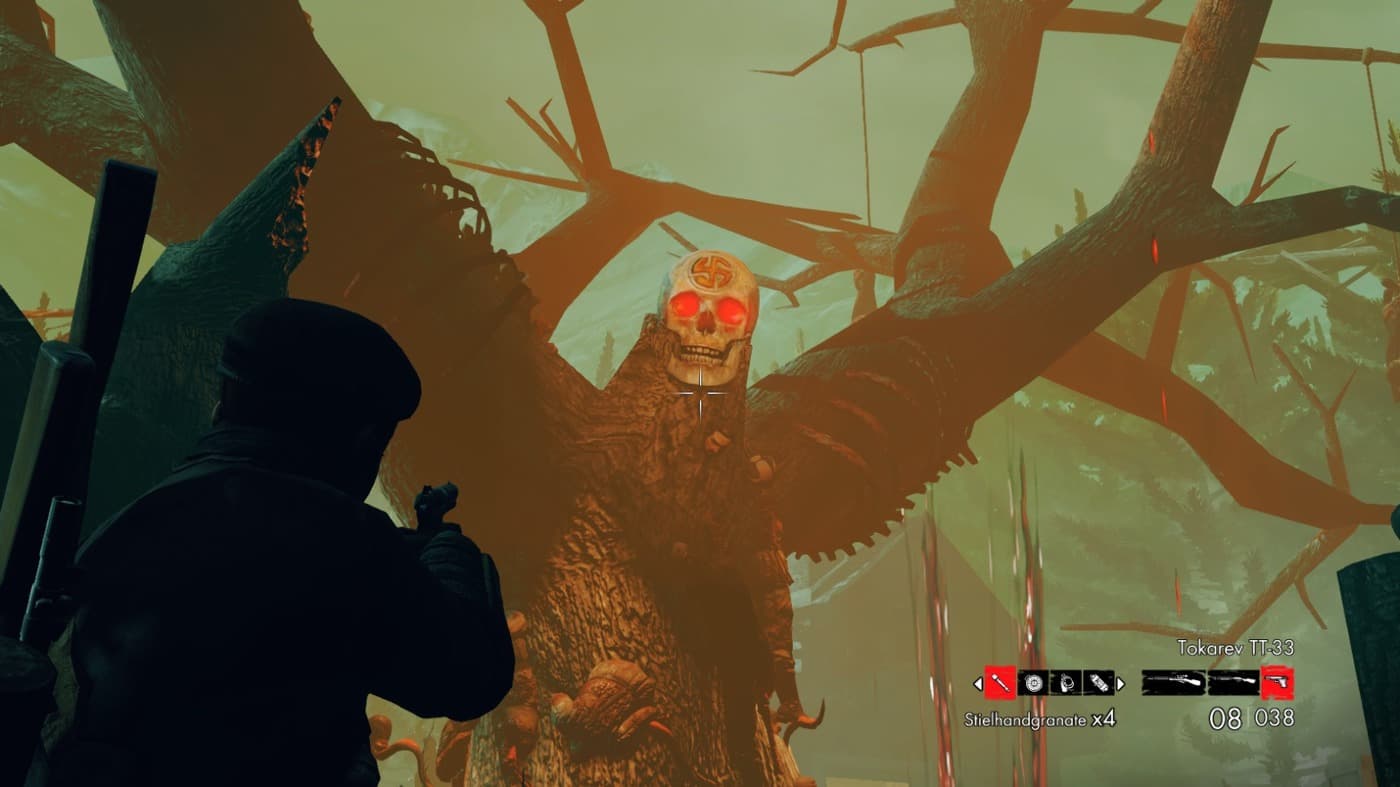Select the dynamite equipment icon
Screen dimensions: 1400x787
(x=1099, y=682)
